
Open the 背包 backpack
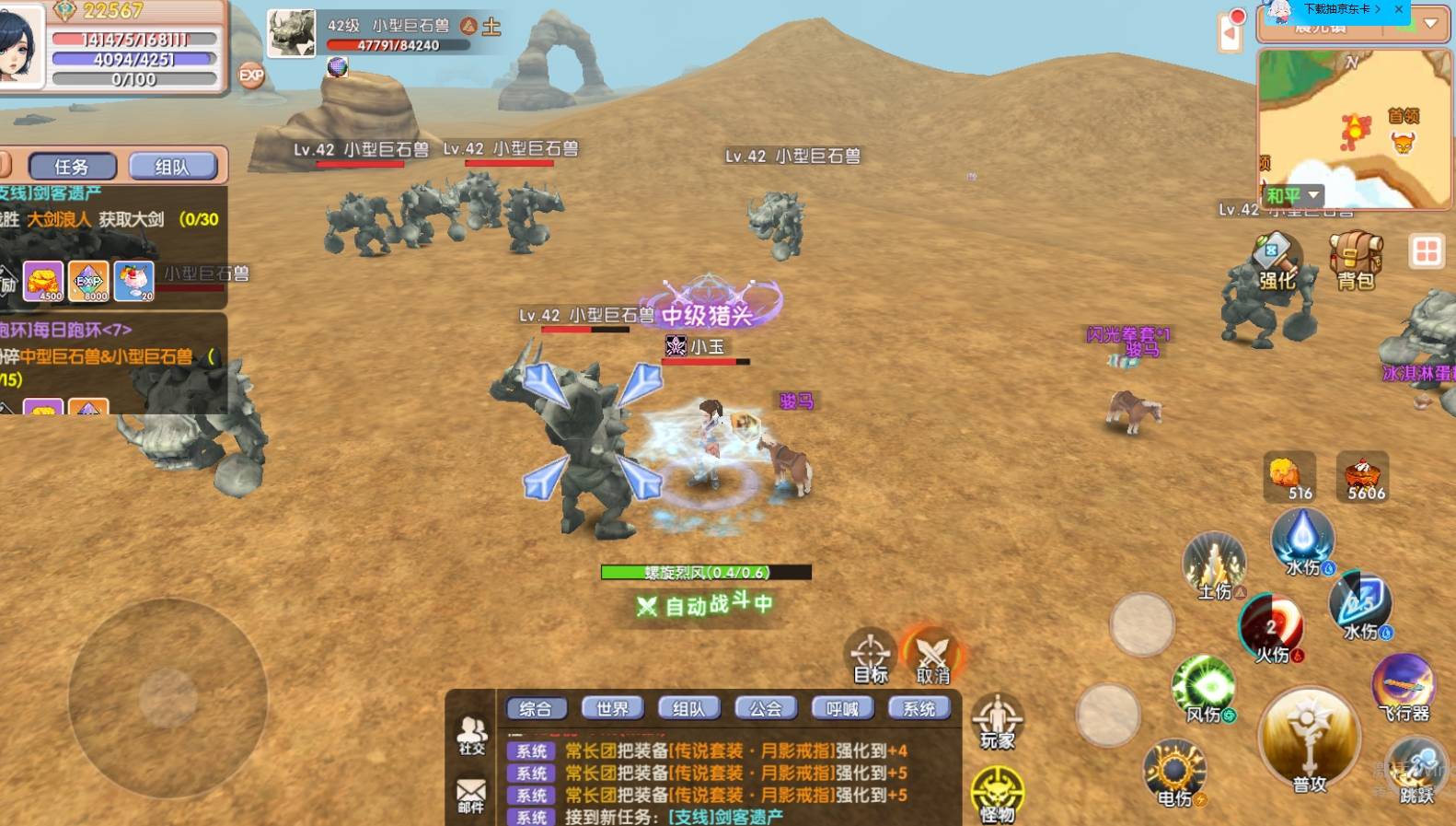point(1355,262)
